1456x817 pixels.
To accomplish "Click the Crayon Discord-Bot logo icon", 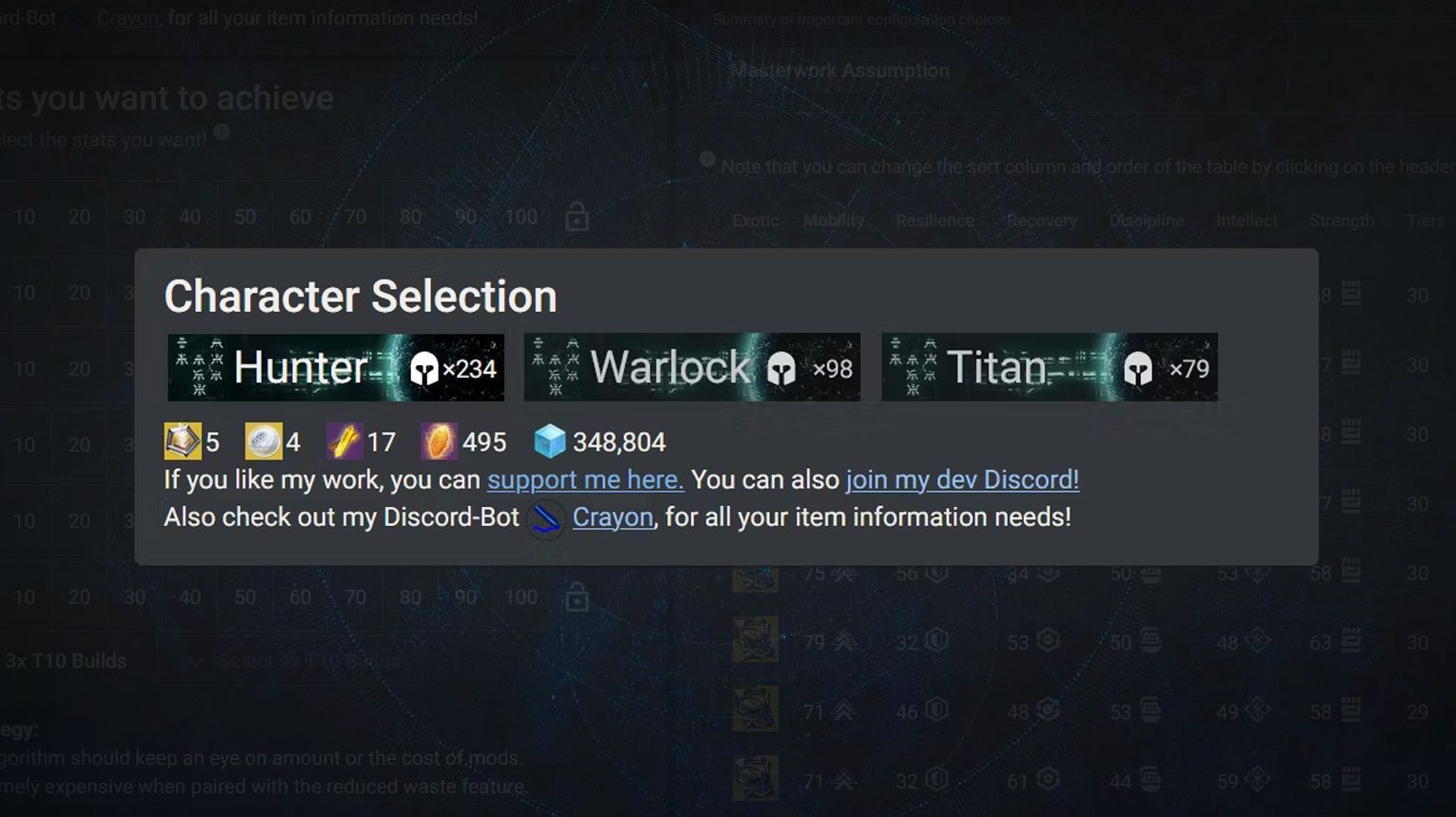I will pyautogui.click(x=545, y=519).
